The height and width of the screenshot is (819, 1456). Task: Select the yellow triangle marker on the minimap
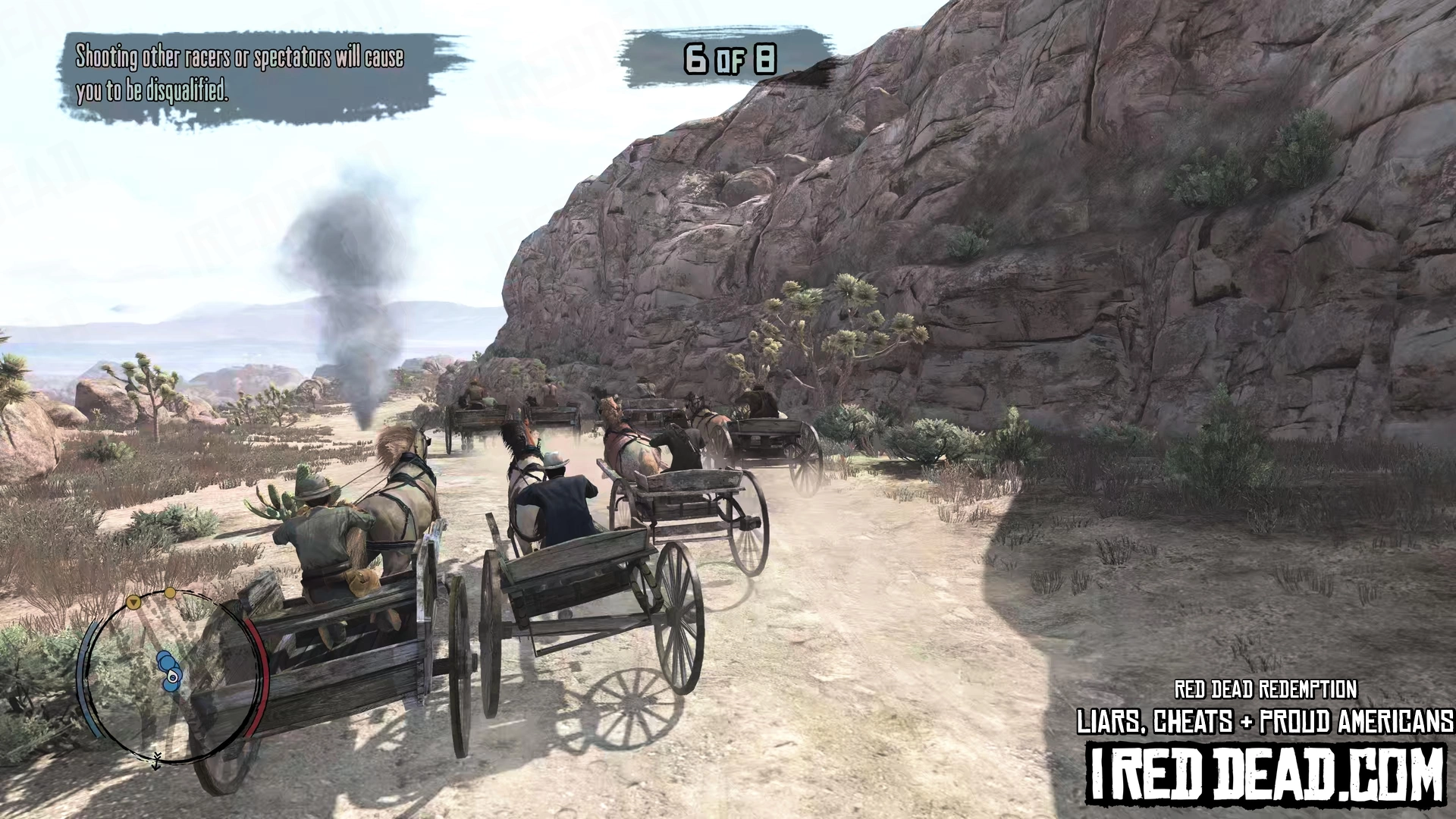point(133,603)
